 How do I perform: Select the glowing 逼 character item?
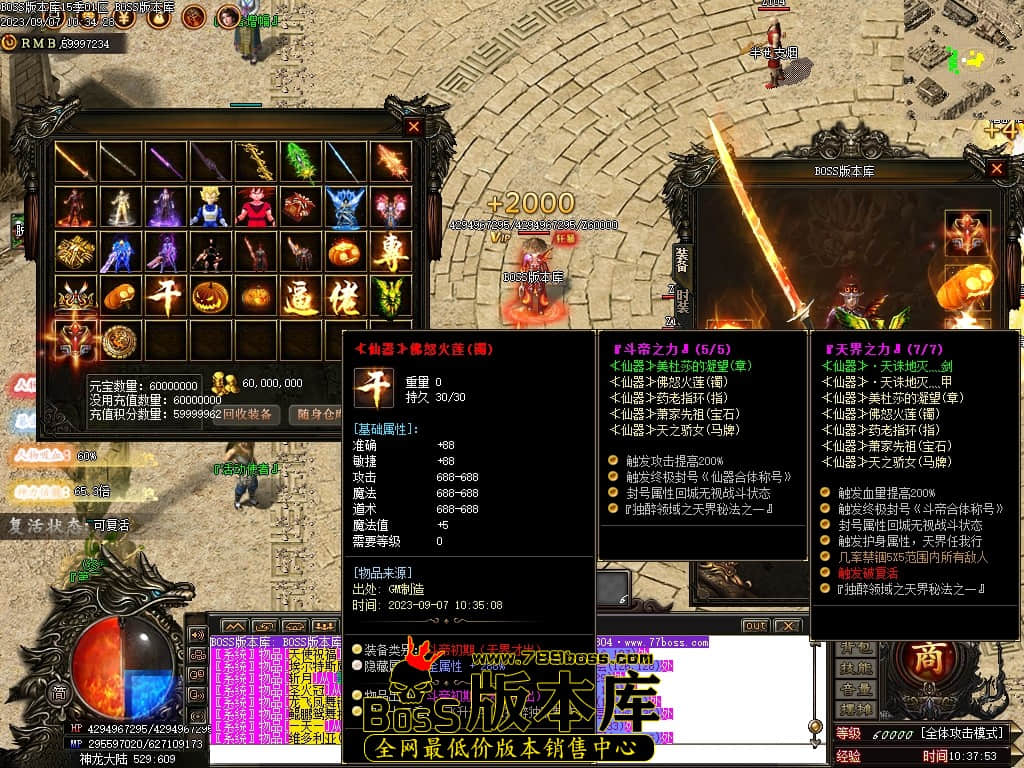click(300, 297)
